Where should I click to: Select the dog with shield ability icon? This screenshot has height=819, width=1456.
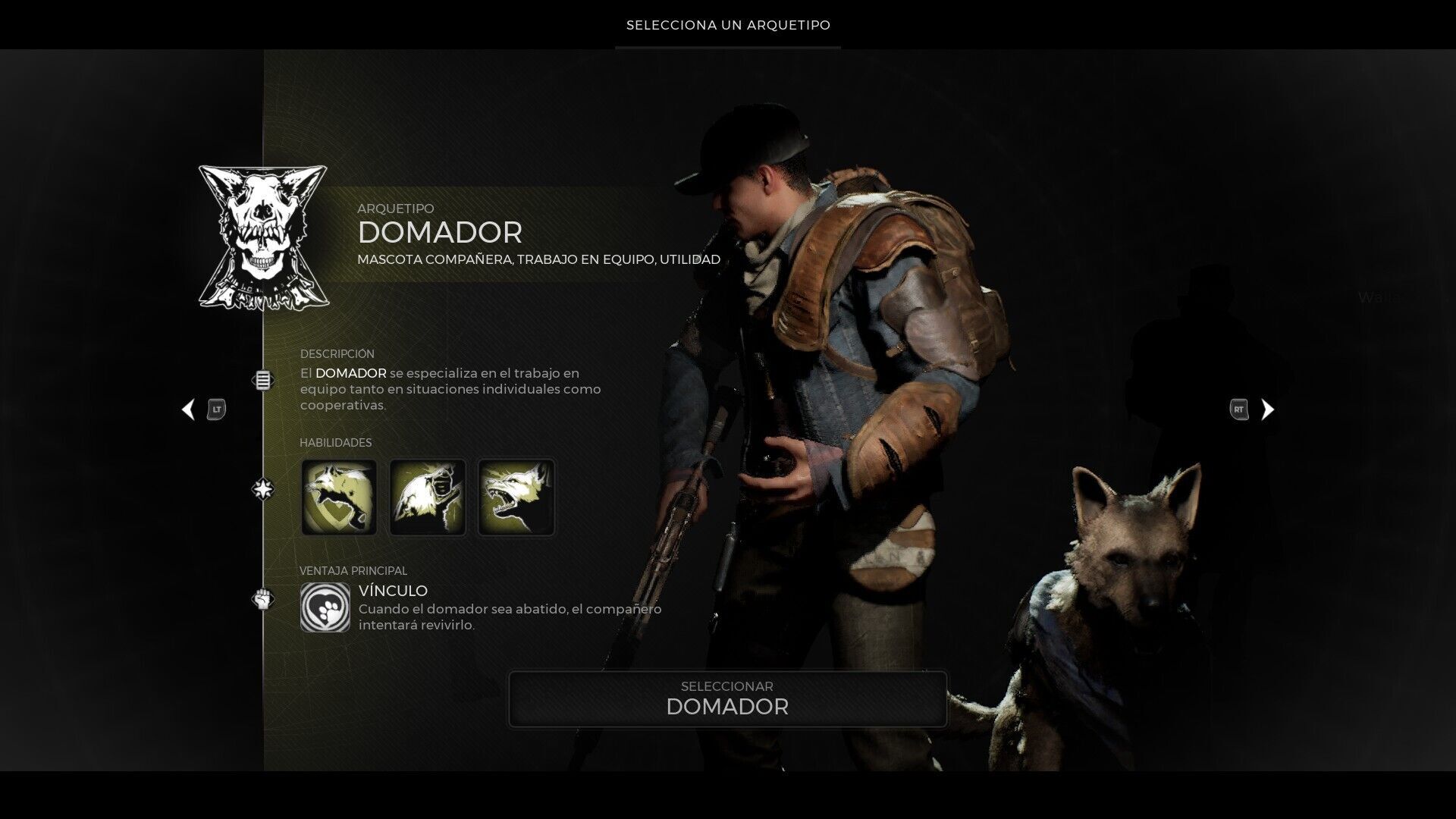[x=339, y=497]
